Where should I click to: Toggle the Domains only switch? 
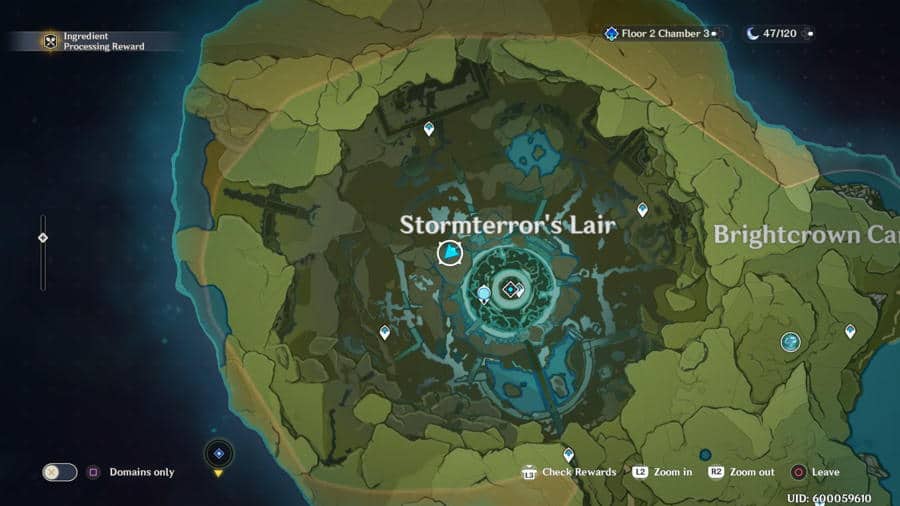point(59,472)
